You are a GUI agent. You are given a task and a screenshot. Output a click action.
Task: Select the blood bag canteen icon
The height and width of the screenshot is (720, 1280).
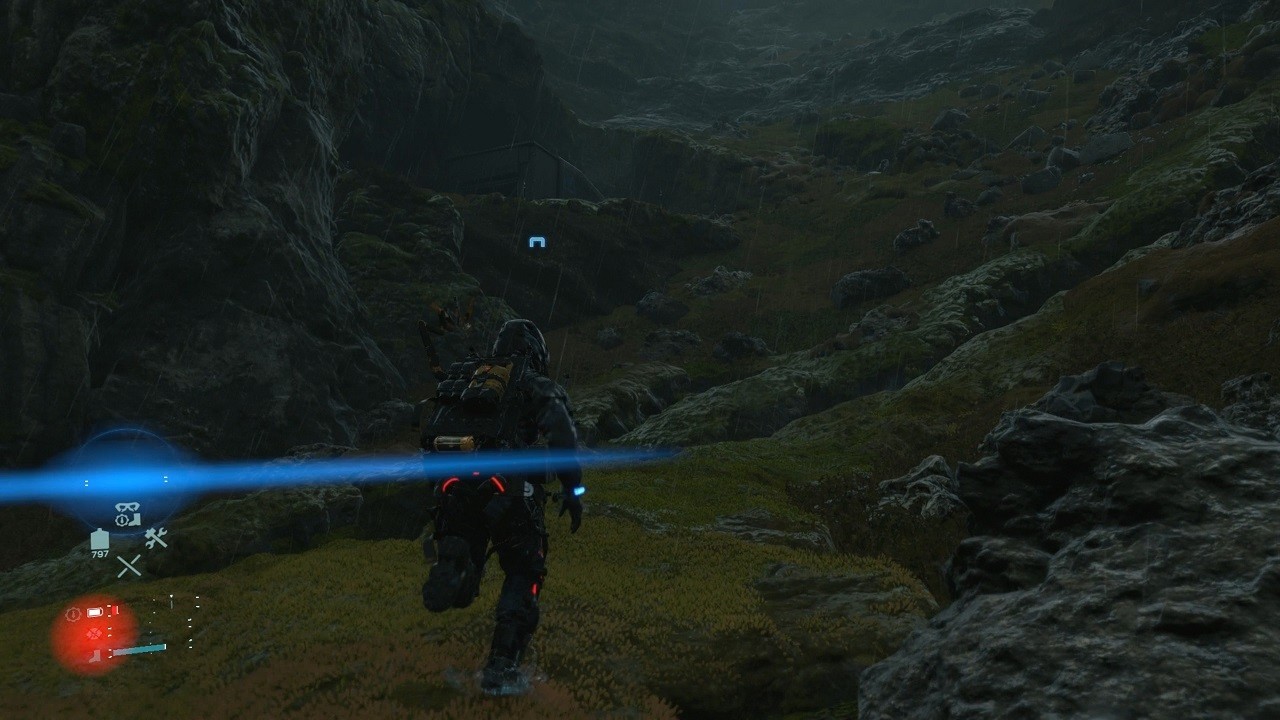pos(94,613)
